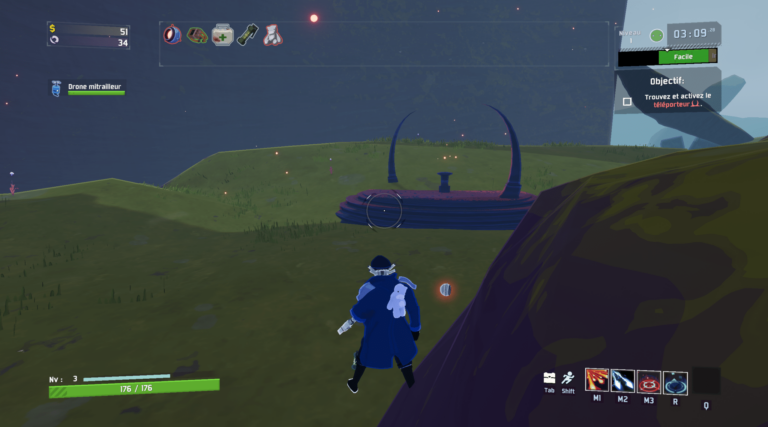The width and height of the screenshot is (768, 427).
Task: Select the red and blue lens item icon
Action: click(172, 34)
